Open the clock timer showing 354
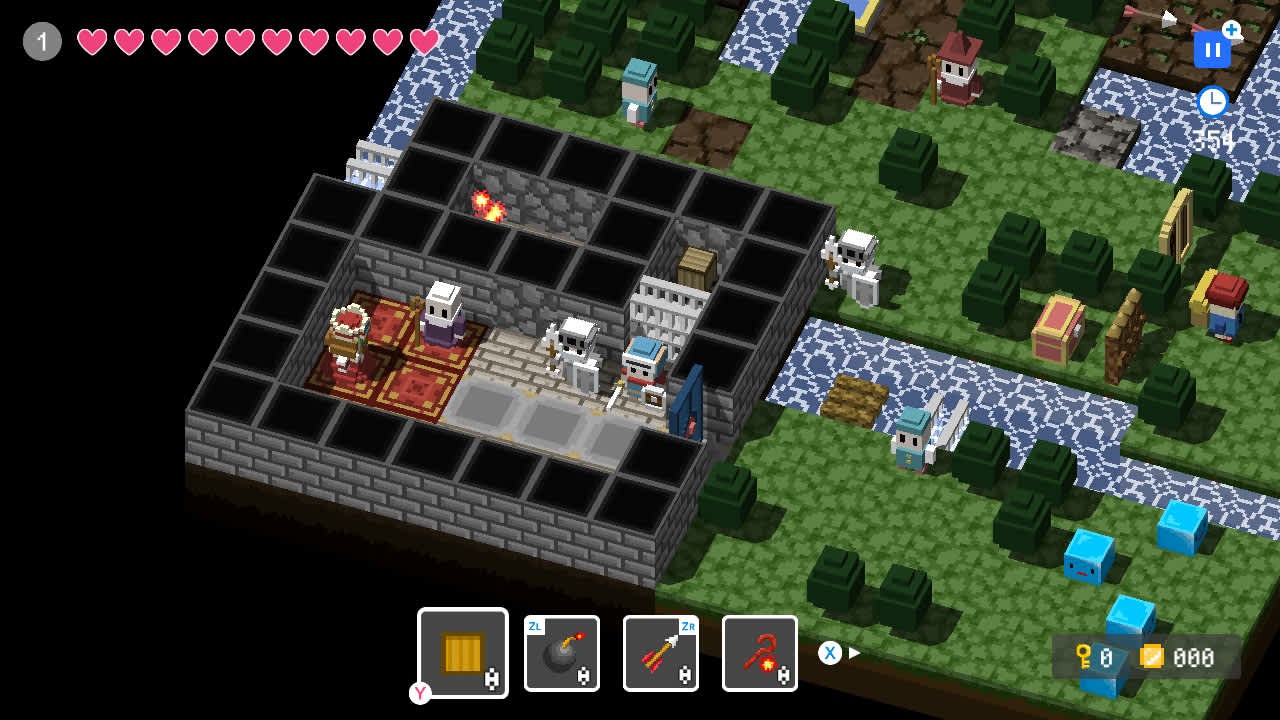This screenshot has width=1280, height=720. (x=1212, y=101)
